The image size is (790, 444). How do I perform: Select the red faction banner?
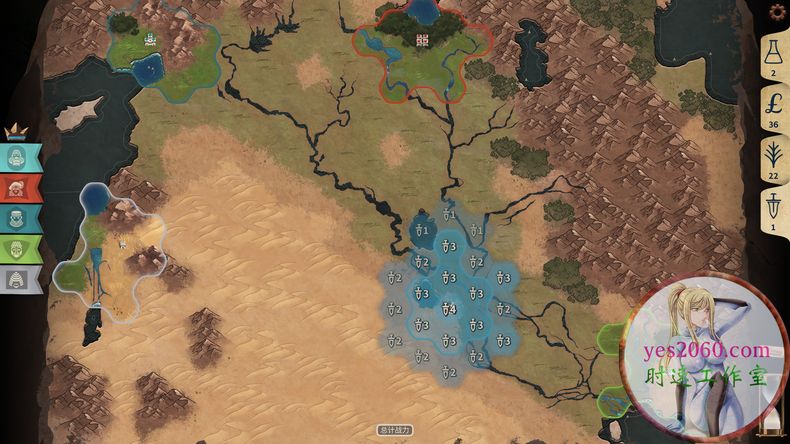20,187
